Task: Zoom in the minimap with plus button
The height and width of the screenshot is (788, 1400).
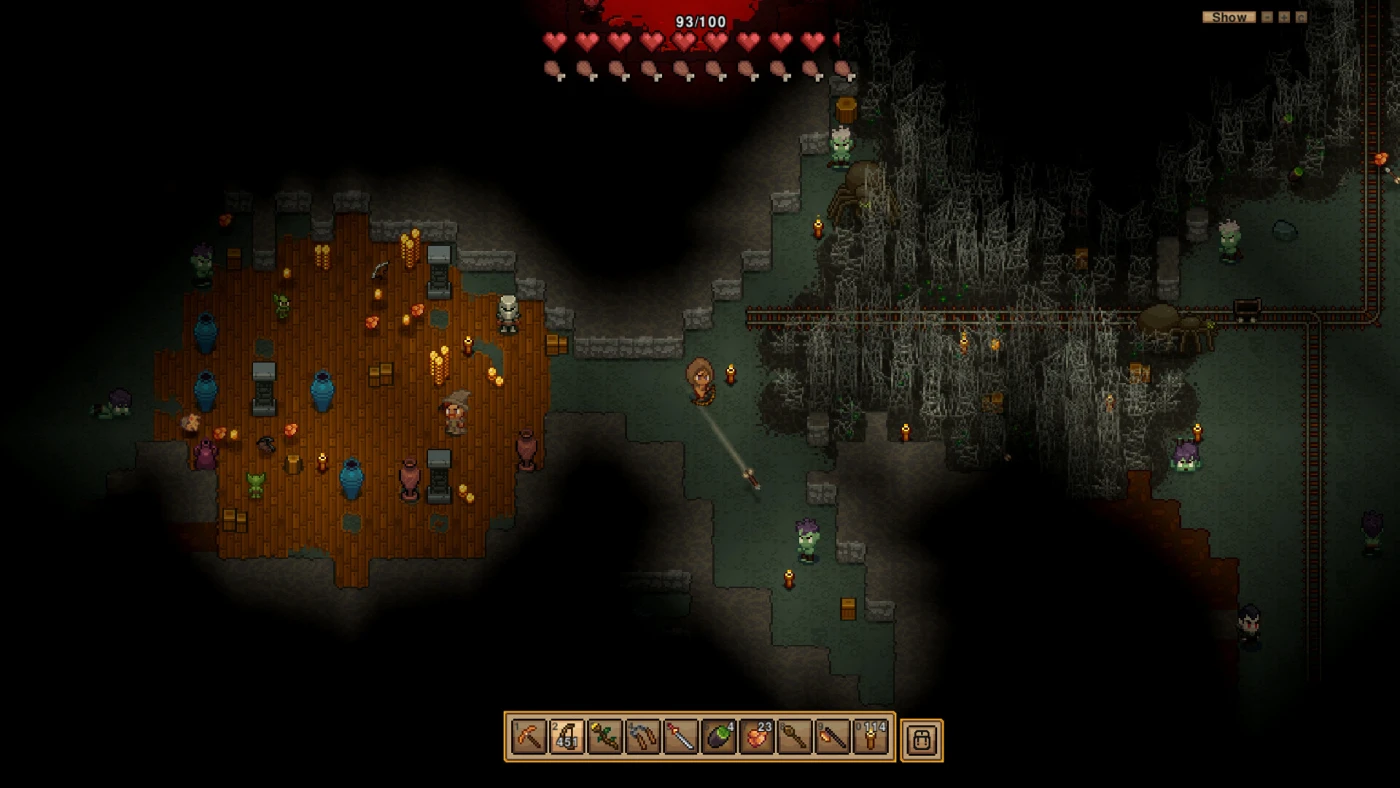Action: coord(1284,17)
